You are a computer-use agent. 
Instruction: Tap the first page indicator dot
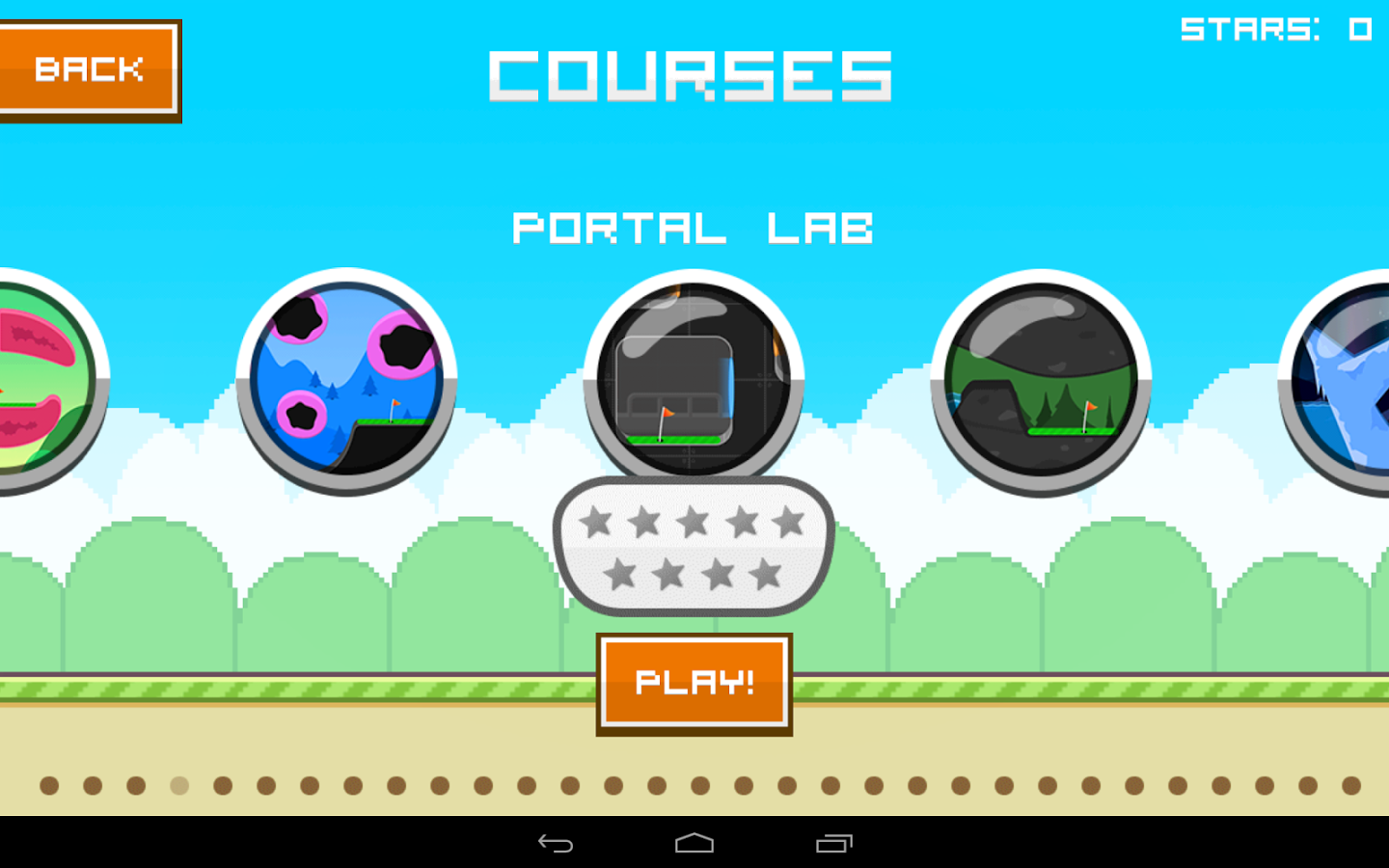click(x=48, y=786)
